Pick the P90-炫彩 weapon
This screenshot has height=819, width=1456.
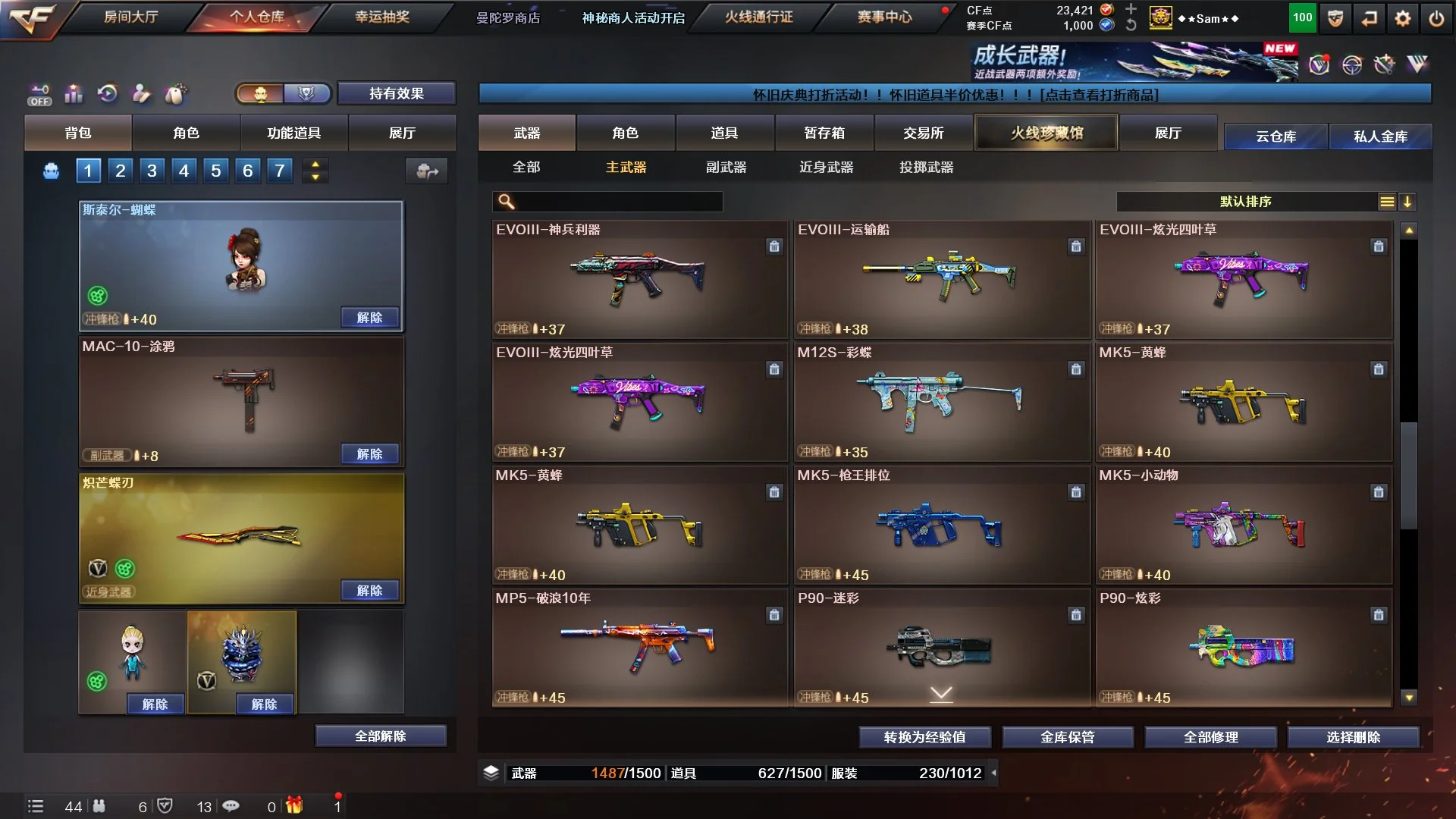pyautogui.click(x=1243, y=647)
